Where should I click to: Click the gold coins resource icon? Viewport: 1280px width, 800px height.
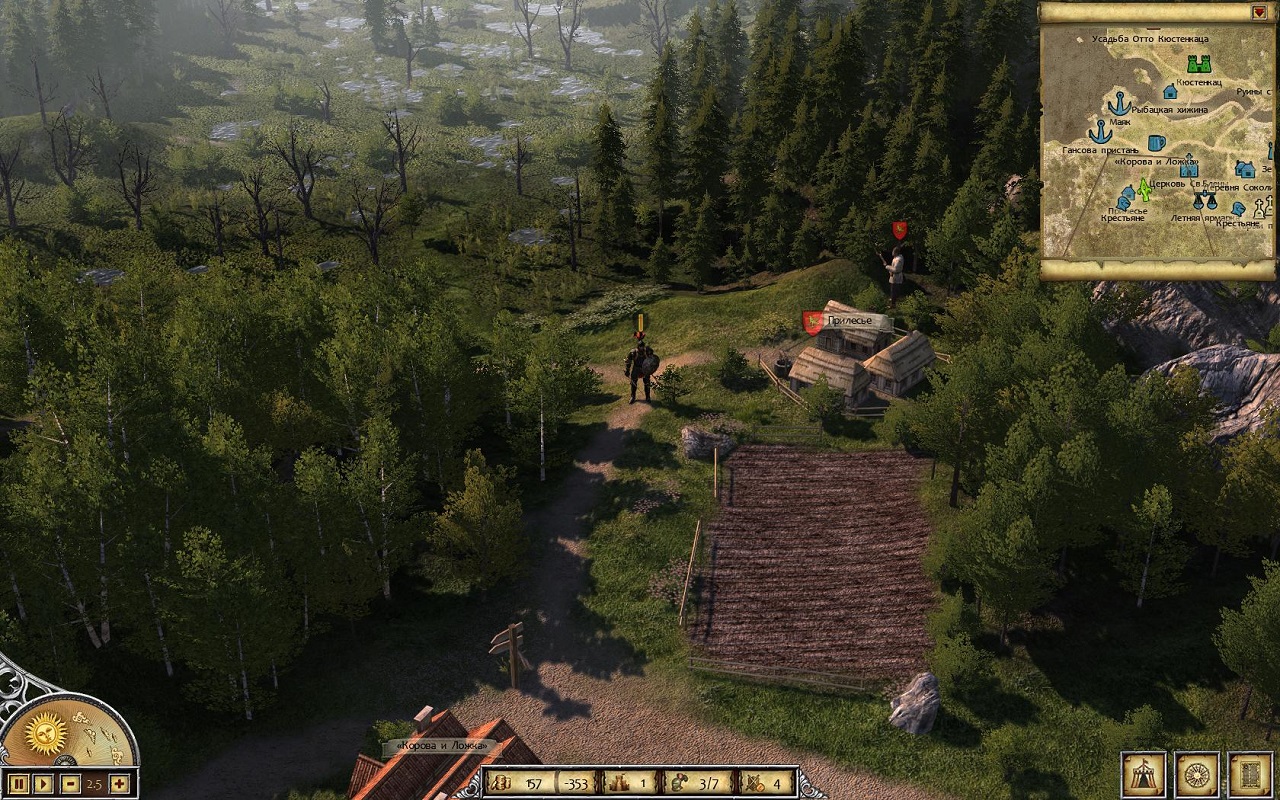click(x=499, y=783)
